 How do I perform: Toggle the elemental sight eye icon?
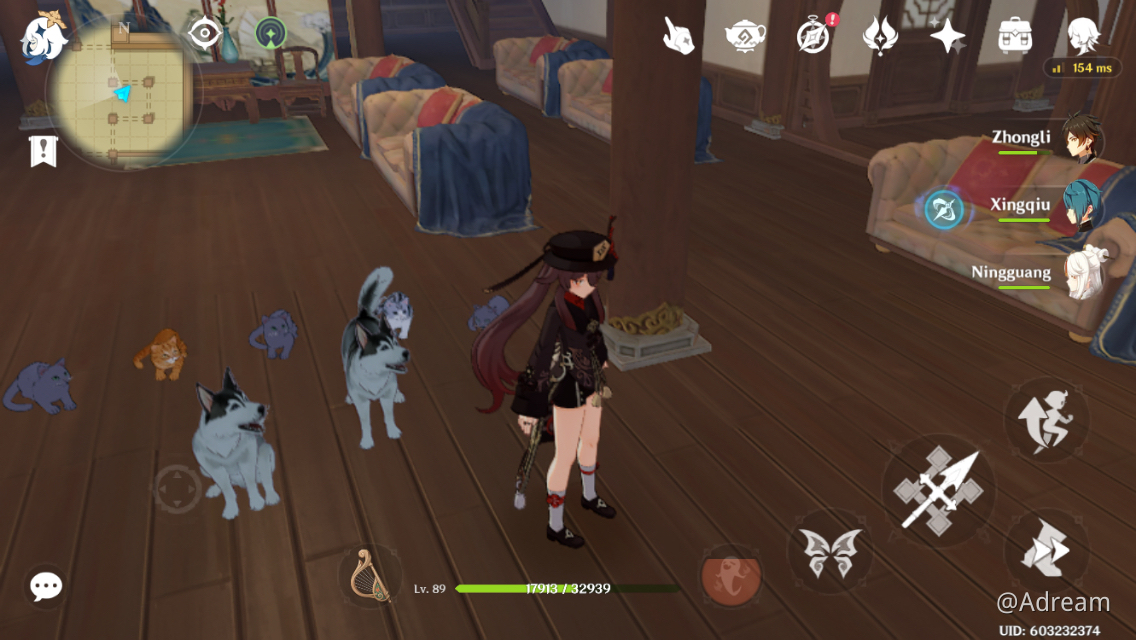[x=205, y=34]
